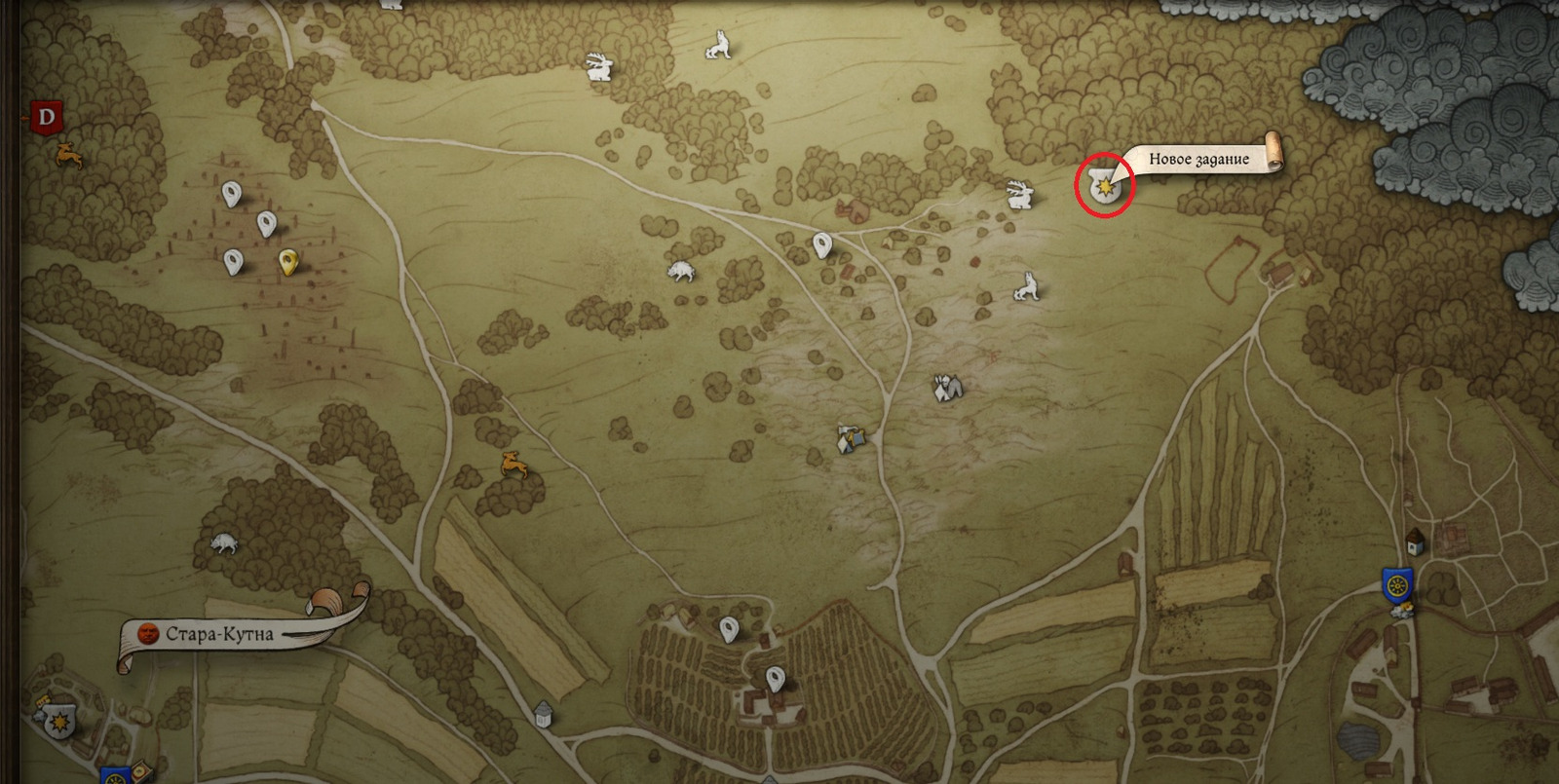This screenshot has width=1559, height=784.
Task: Select the red D shield marker
Action: tap(46, 119)
